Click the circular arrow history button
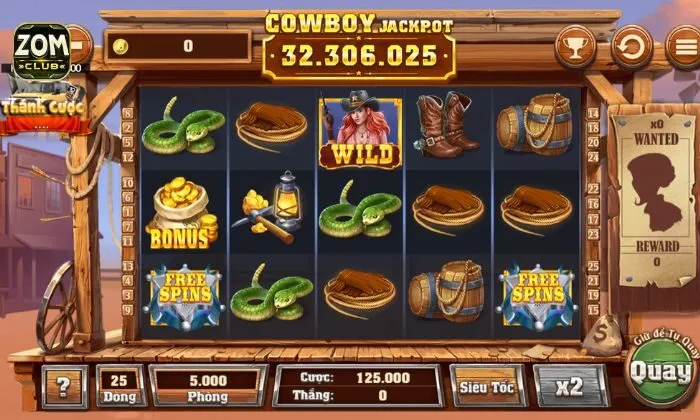Viewport: 700px width, 420px height. pos(631,46)
